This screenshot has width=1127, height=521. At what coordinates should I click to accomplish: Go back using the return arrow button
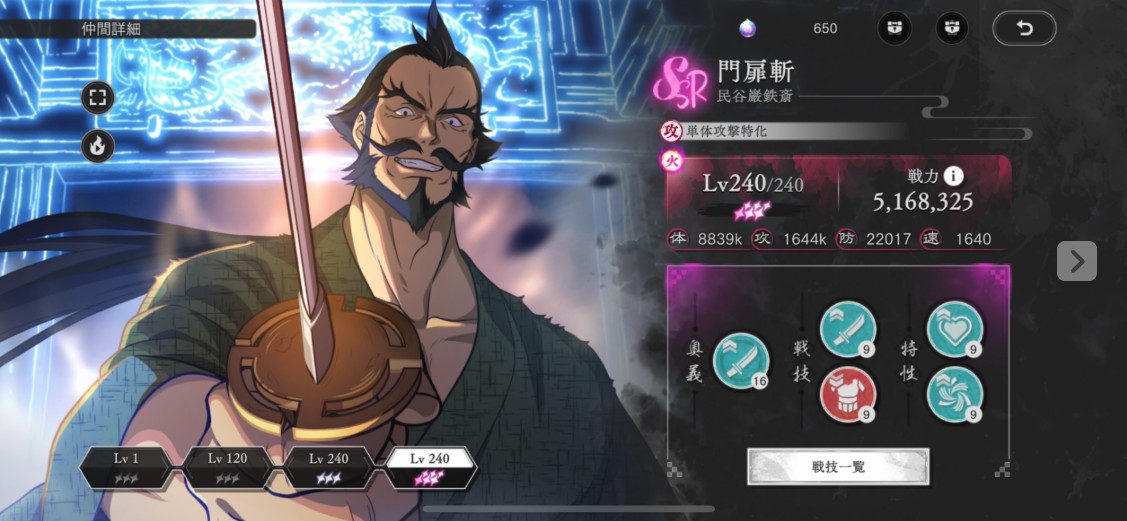(1024, 28)
